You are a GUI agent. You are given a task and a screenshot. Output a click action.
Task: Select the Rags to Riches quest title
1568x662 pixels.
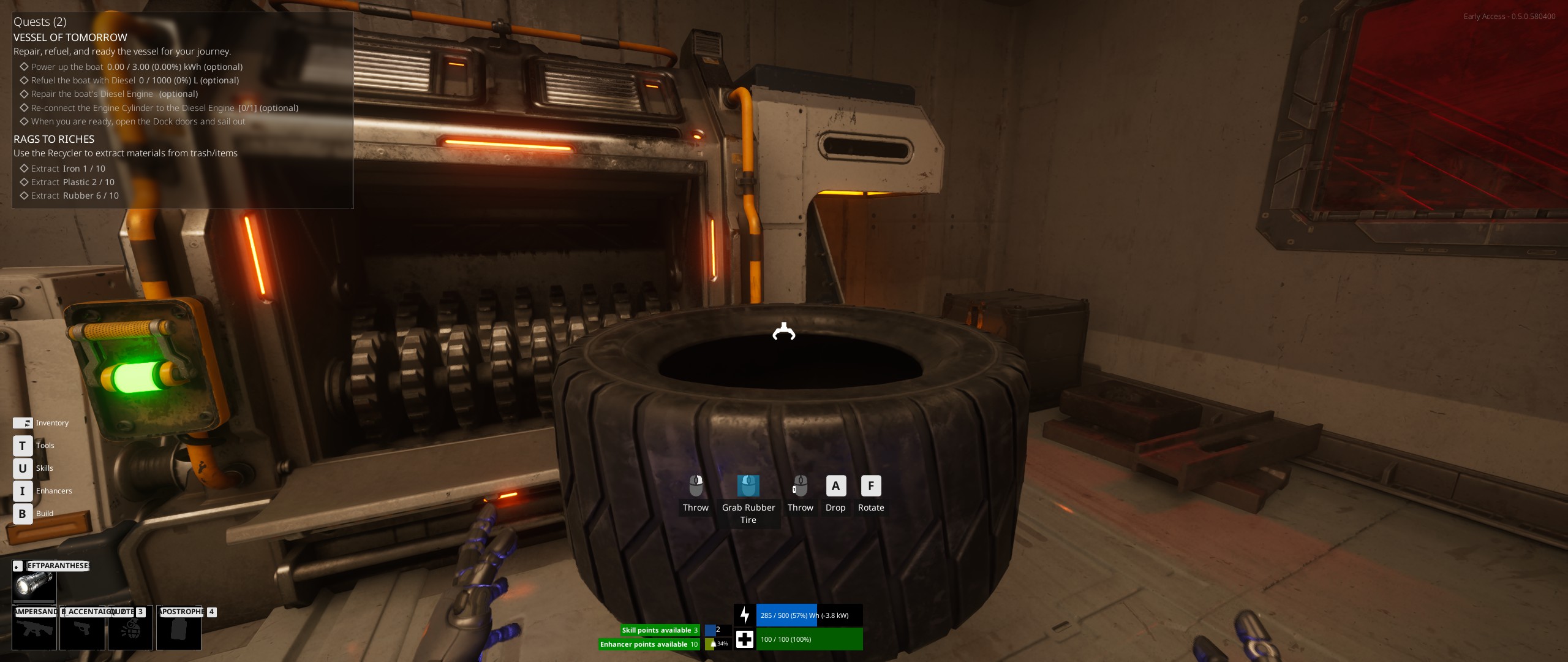point(54,139)
